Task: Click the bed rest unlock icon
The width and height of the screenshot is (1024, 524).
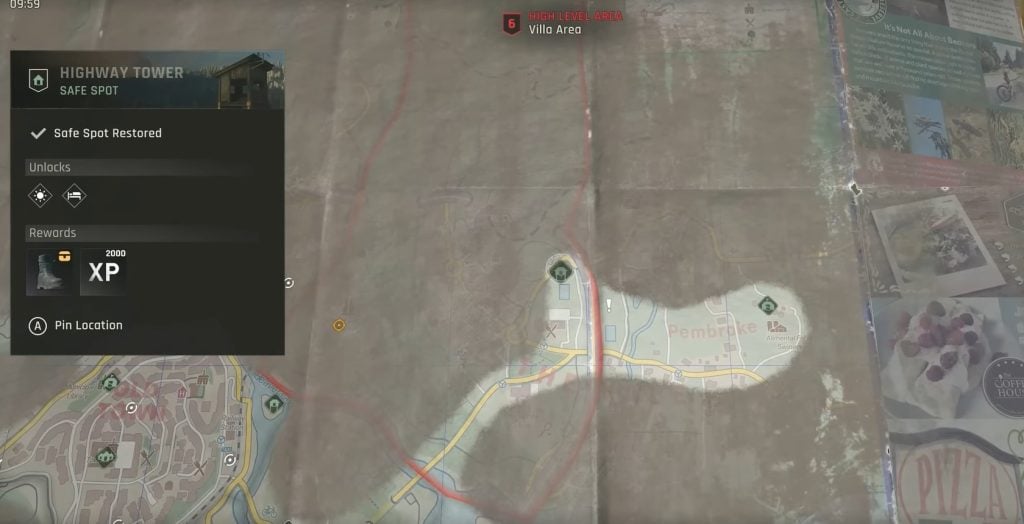Action: point(74,195)
